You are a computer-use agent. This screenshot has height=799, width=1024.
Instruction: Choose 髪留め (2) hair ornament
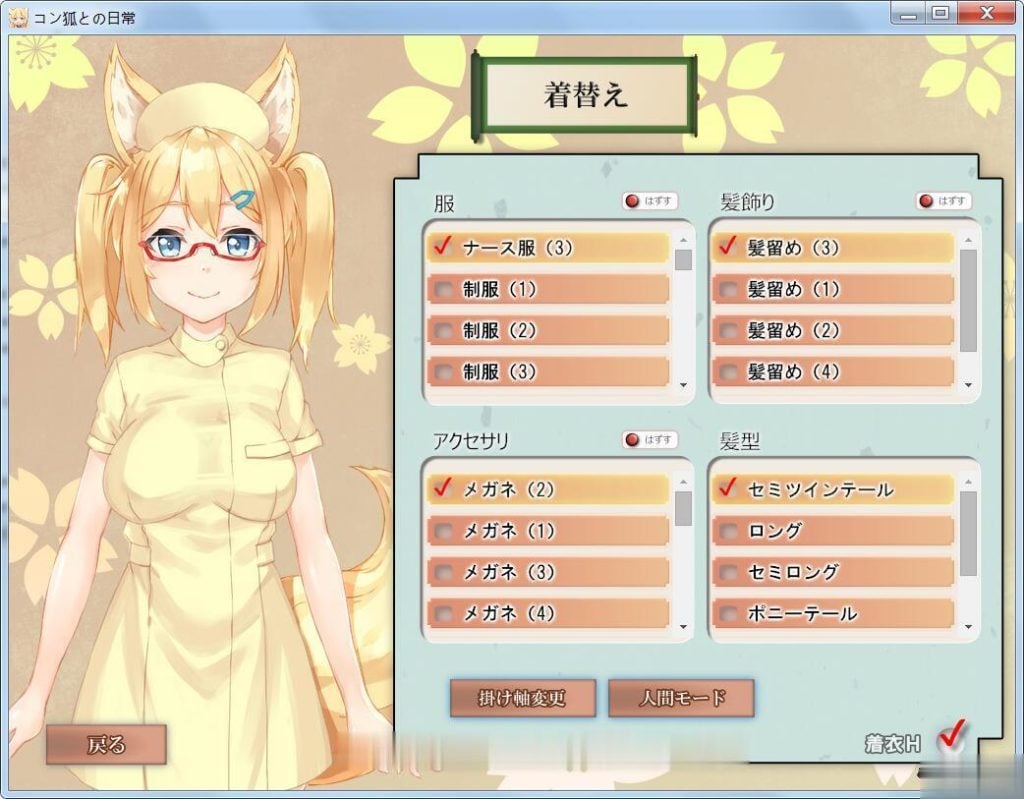(x=832, y=331)
